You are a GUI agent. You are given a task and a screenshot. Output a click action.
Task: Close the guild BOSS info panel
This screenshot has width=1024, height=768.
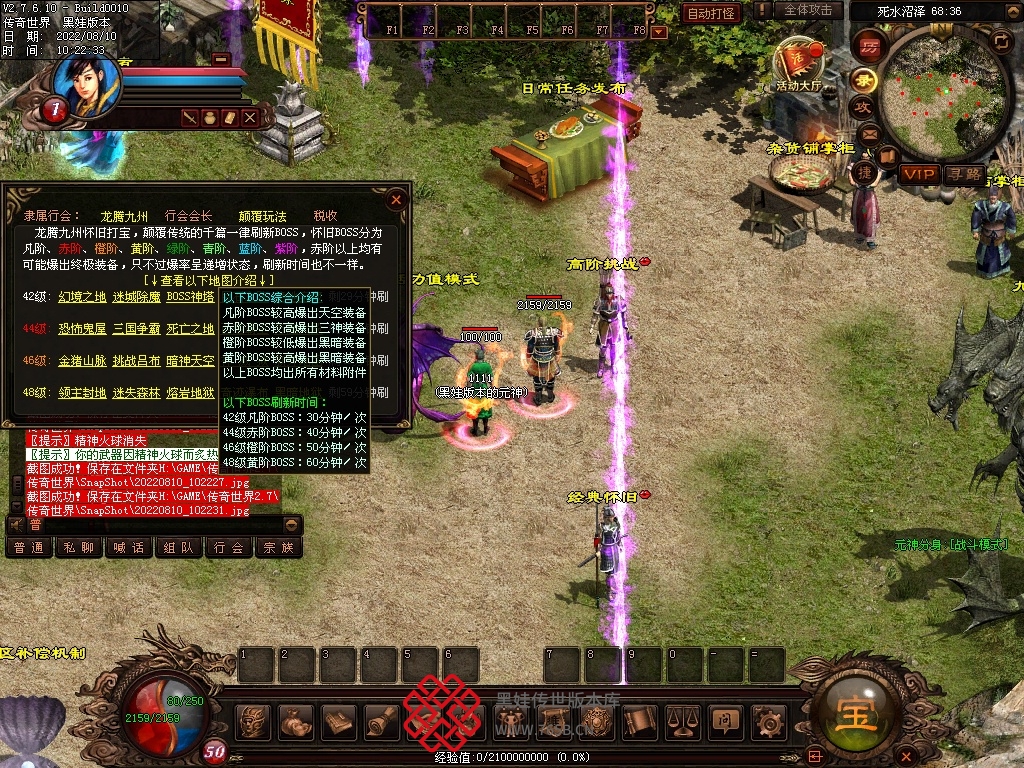[397, 199]
